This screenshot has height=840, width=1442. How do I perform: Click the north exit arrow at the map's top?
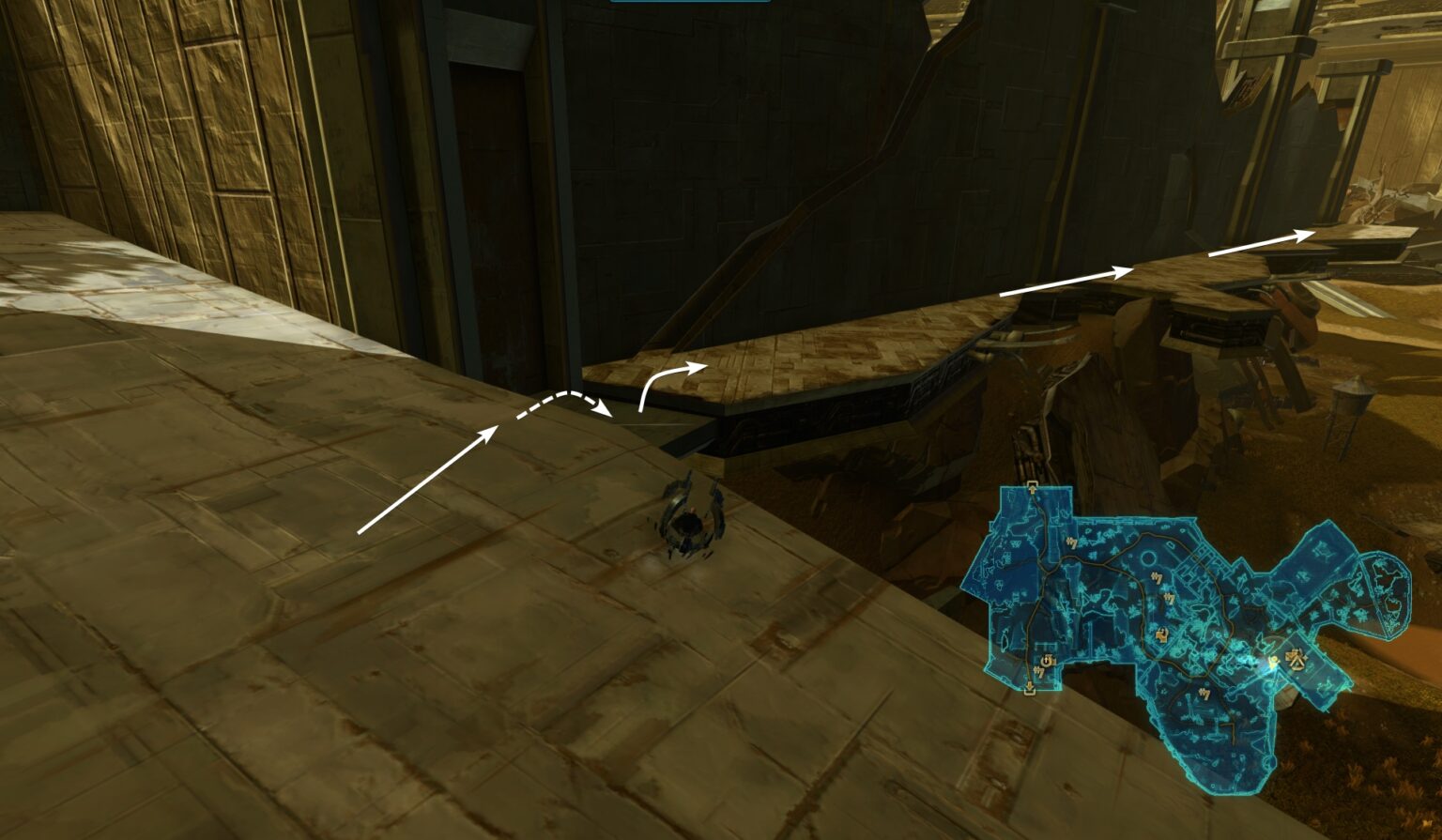(x=1031, y=486)
